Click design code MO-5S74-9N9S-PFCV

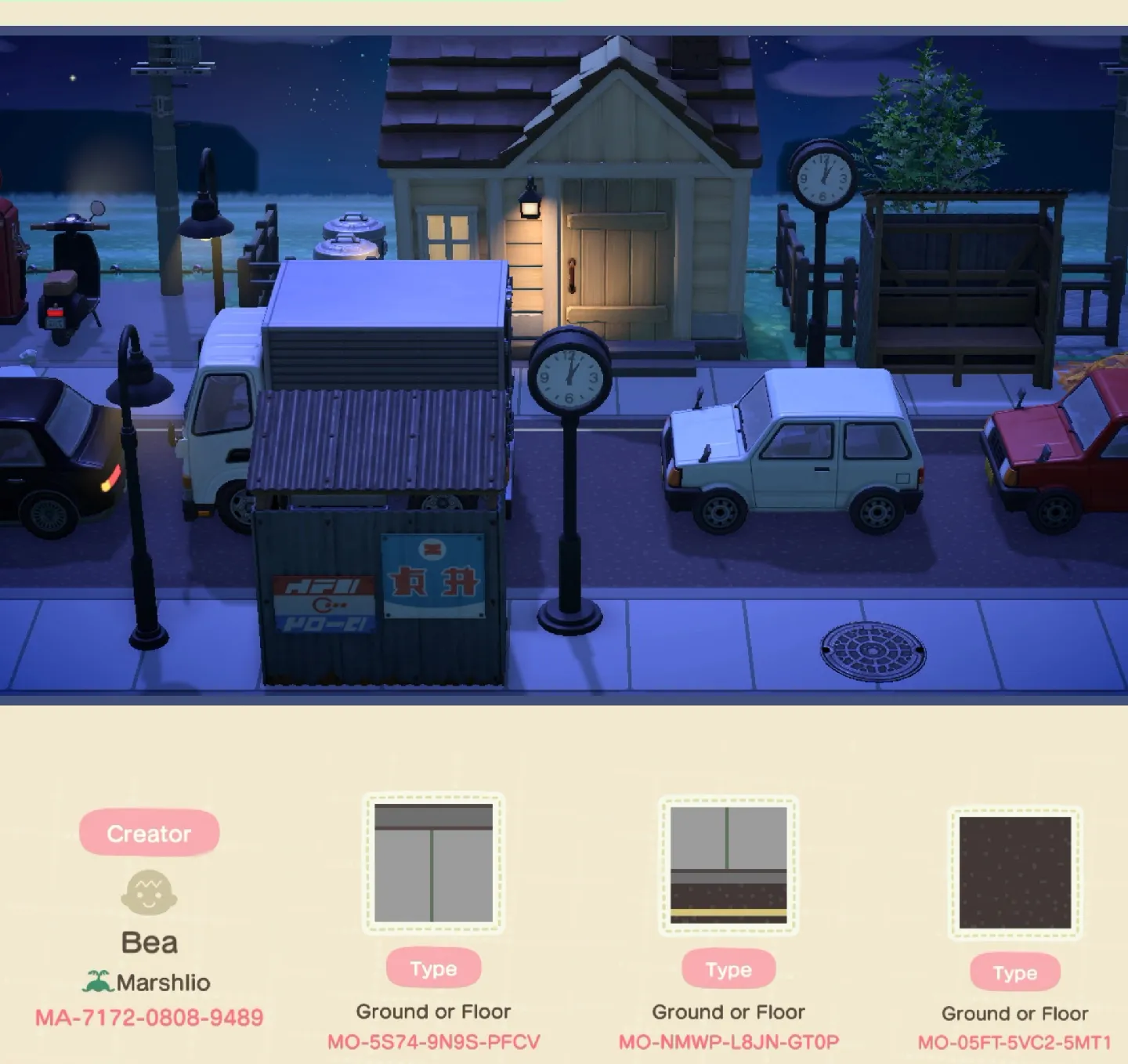[x=435, y=1042]
